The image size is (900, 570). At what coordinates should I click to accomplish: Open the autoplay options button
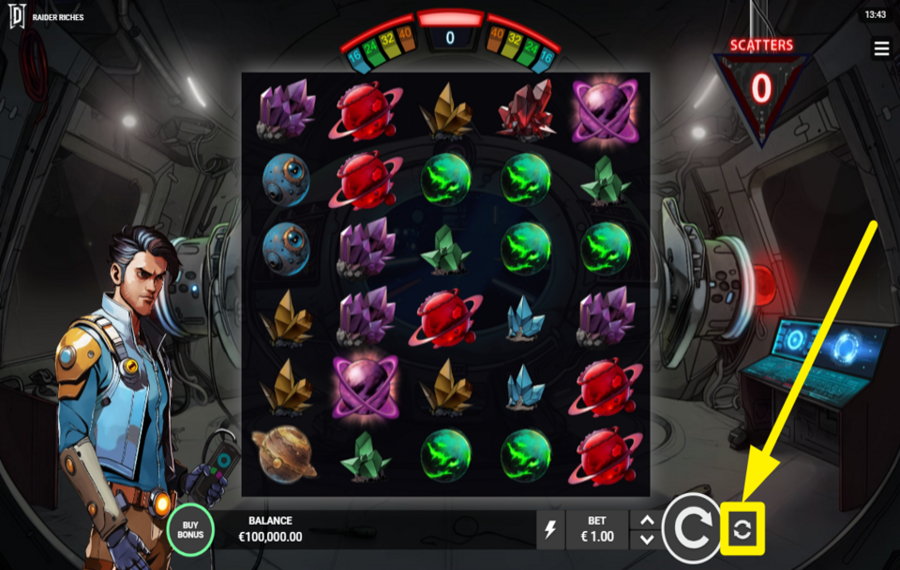pos(742,530)
